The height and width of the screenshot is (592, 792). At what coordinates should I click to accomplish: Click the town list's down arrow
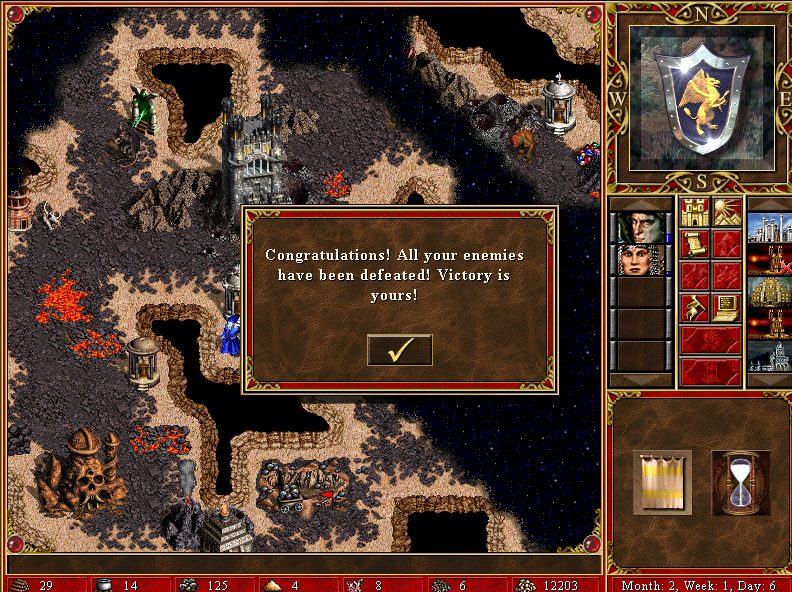tap(769, 380)
